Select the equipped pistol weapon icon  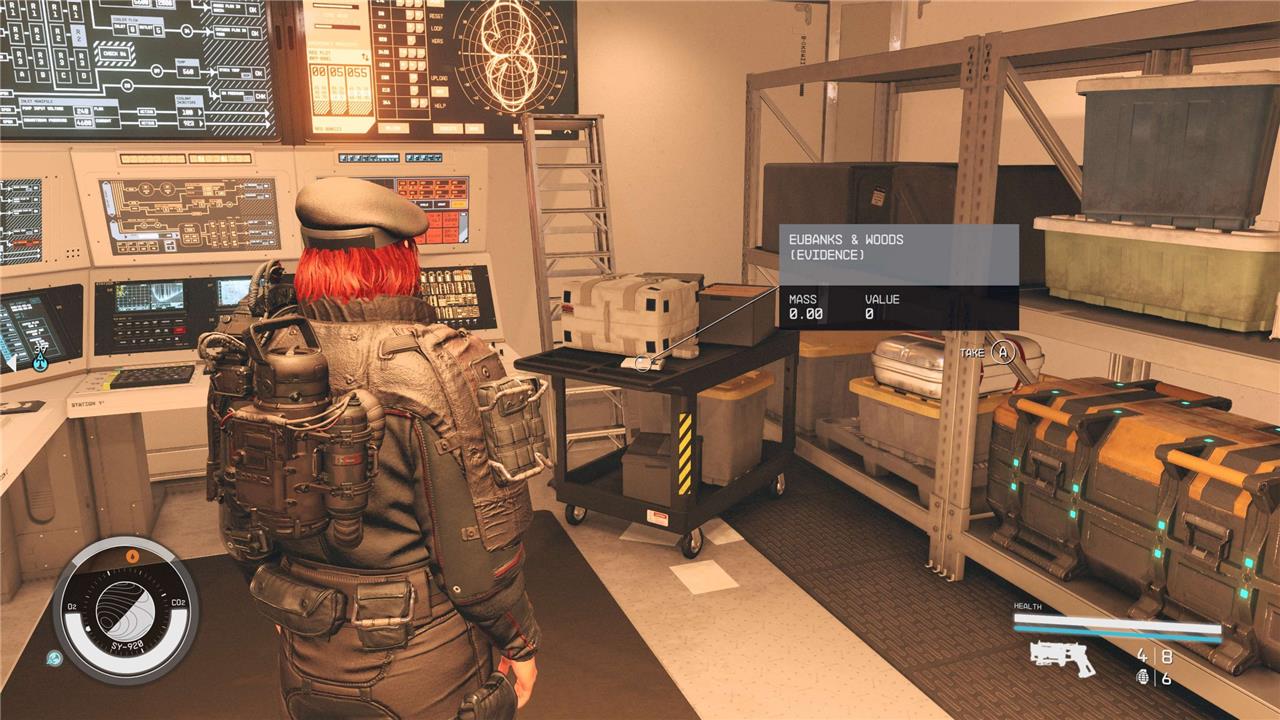1062,657
